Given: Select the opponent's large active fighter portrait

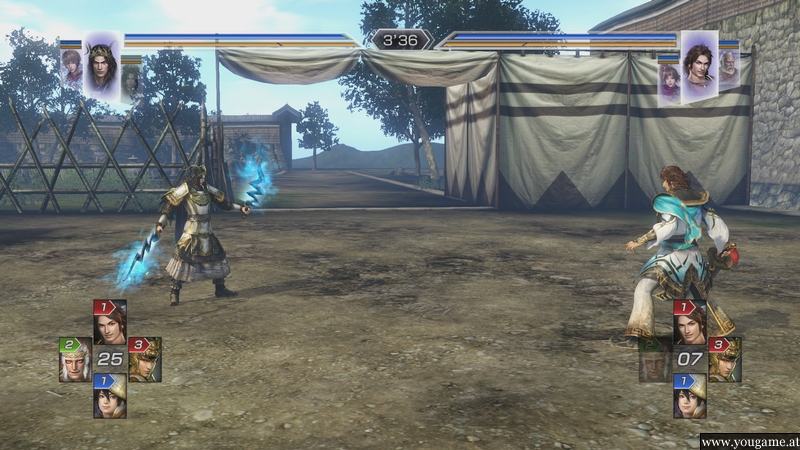Looking at the screenshot, I should tap(698, 67).
